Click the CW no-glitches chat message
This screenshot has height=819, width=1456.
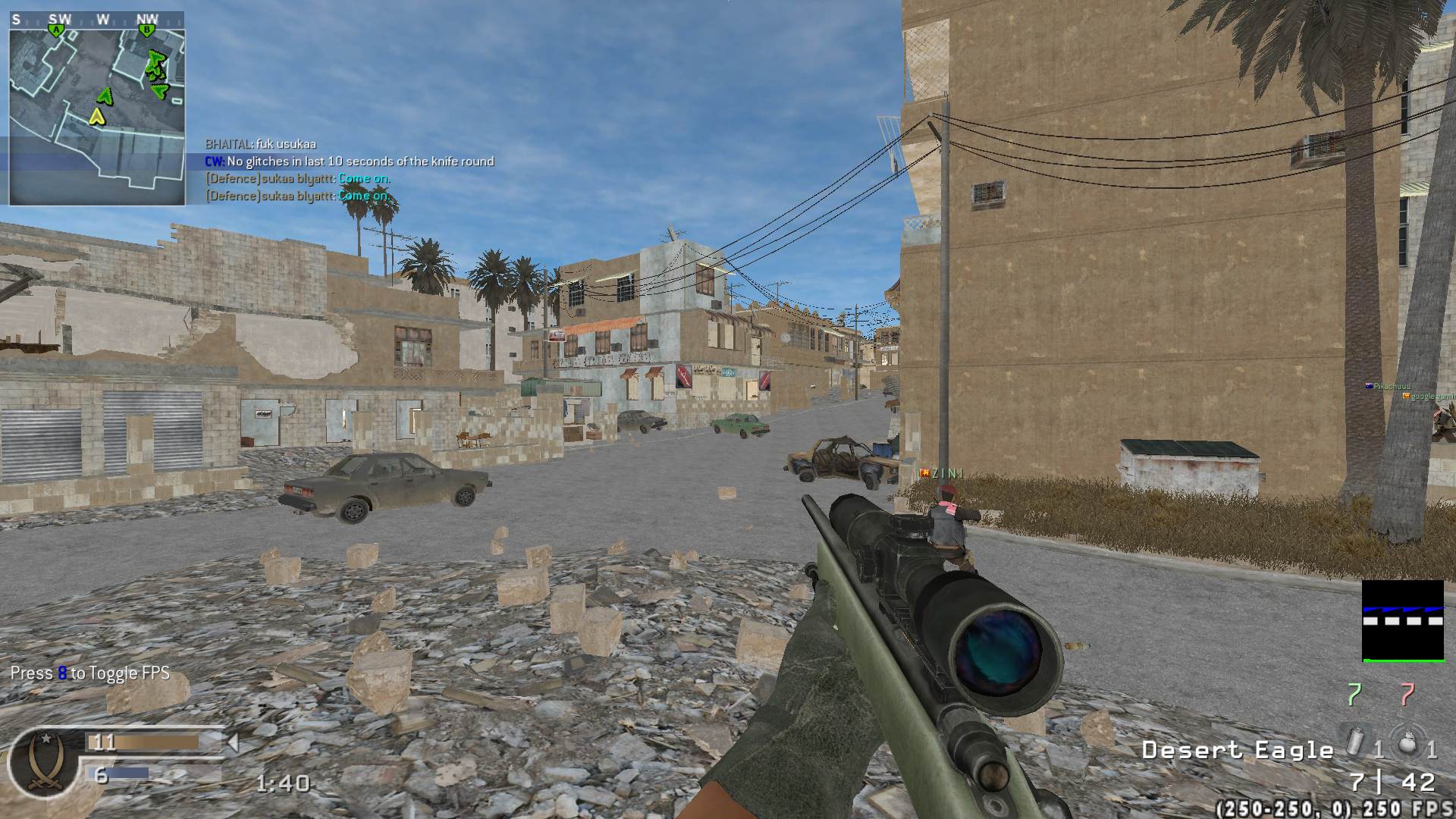click(x=350, y=162)
